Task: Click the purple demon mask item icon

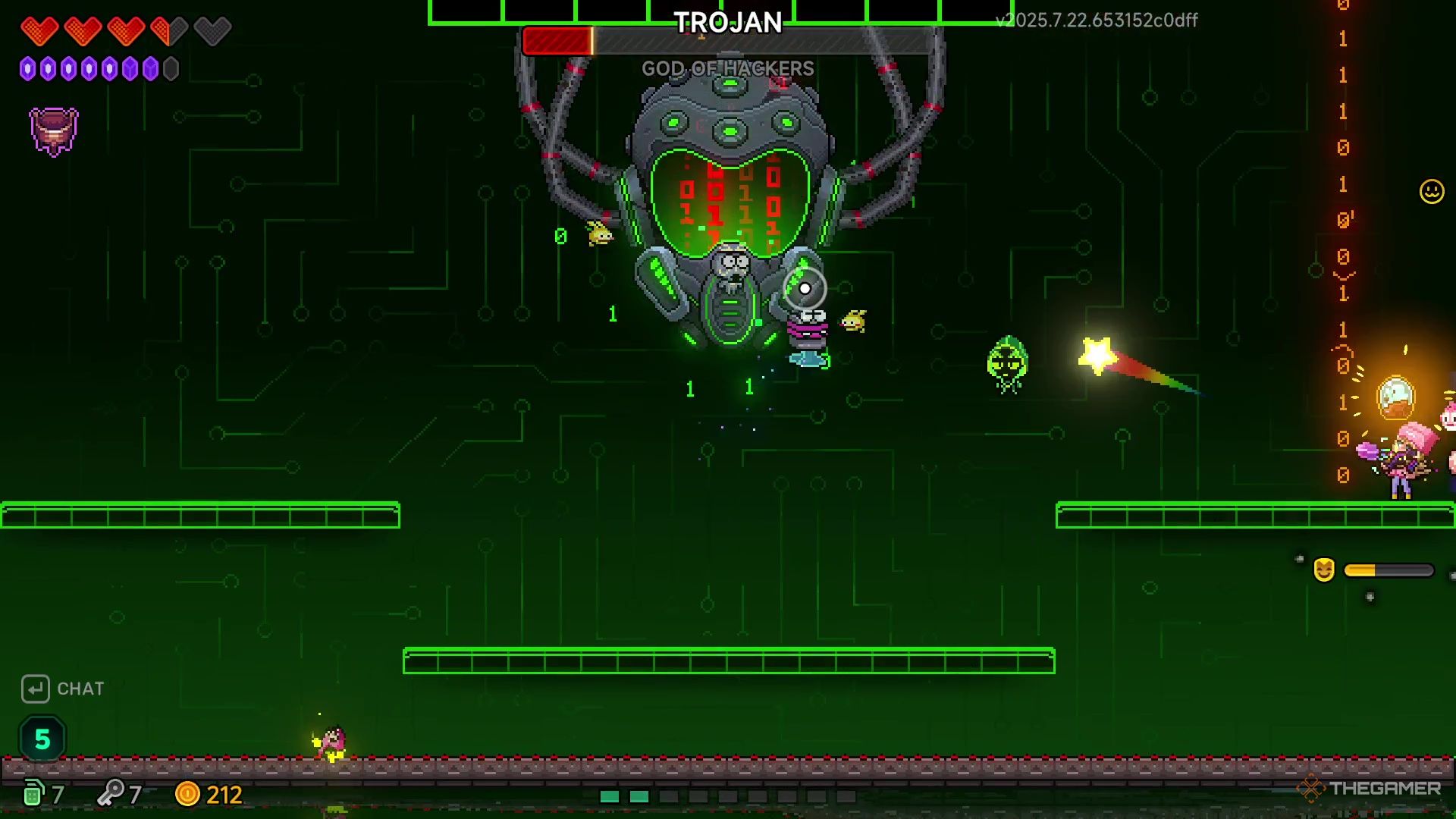Action: pos(54,131)
